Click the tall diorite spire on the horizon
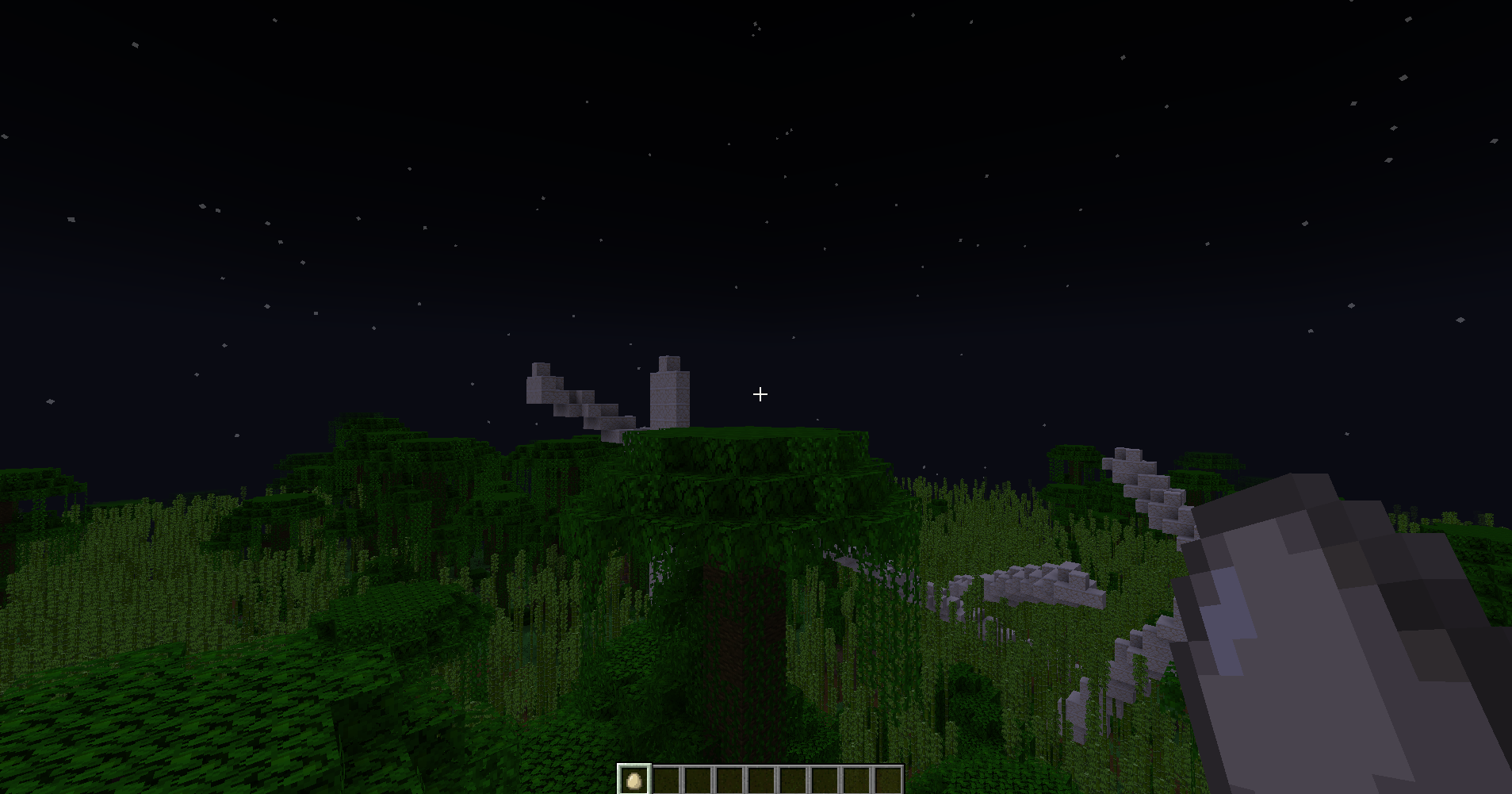This screenshot has height=794, width=1512. (x=670, y=393)
